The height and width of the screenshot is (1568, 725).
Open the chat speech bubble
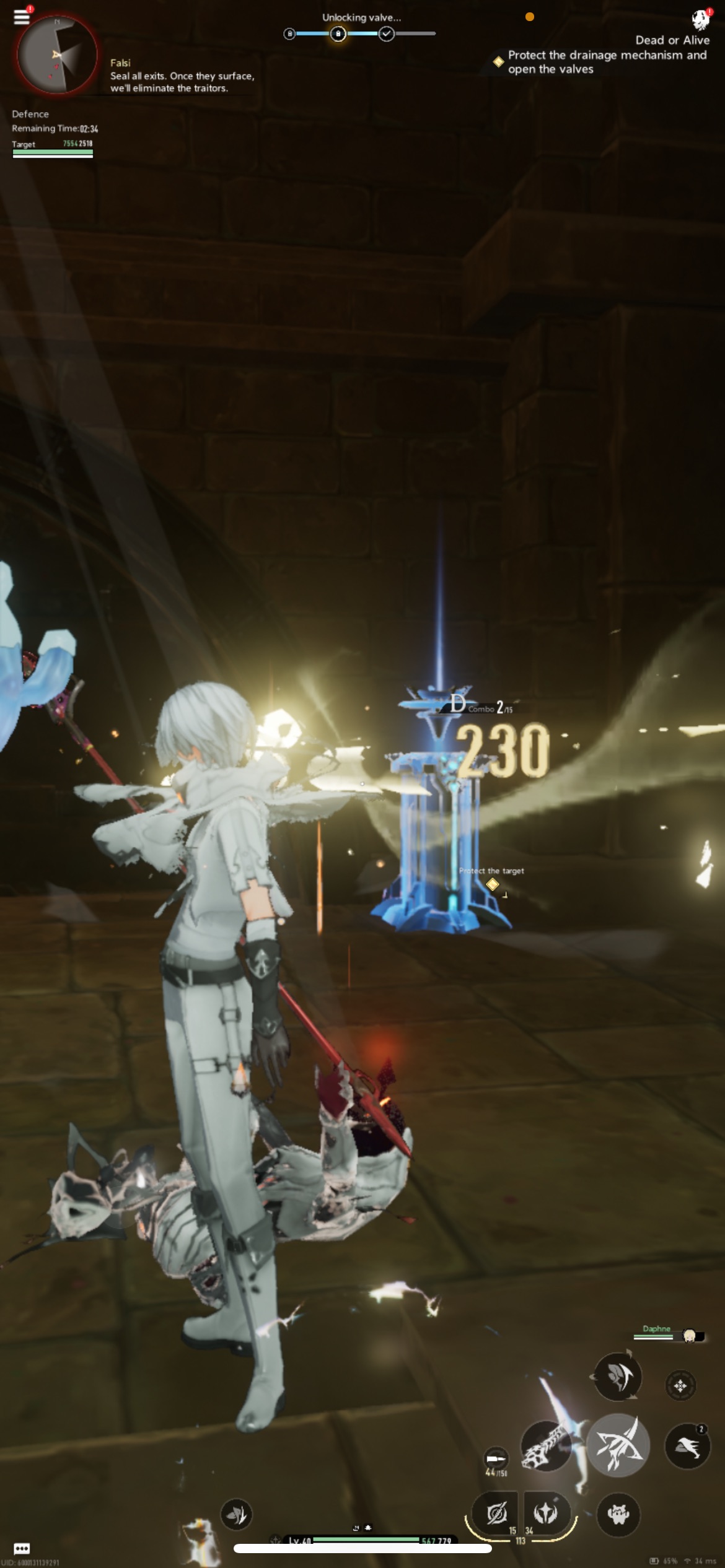(x=22, y=1548)
